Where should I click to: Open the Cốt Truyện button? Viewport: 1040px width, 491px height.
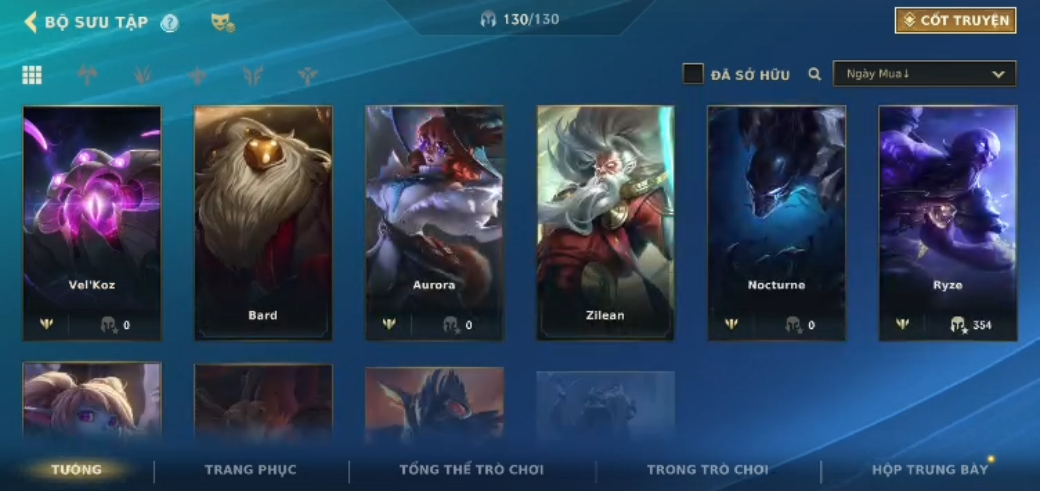click(x=955, y=21)
